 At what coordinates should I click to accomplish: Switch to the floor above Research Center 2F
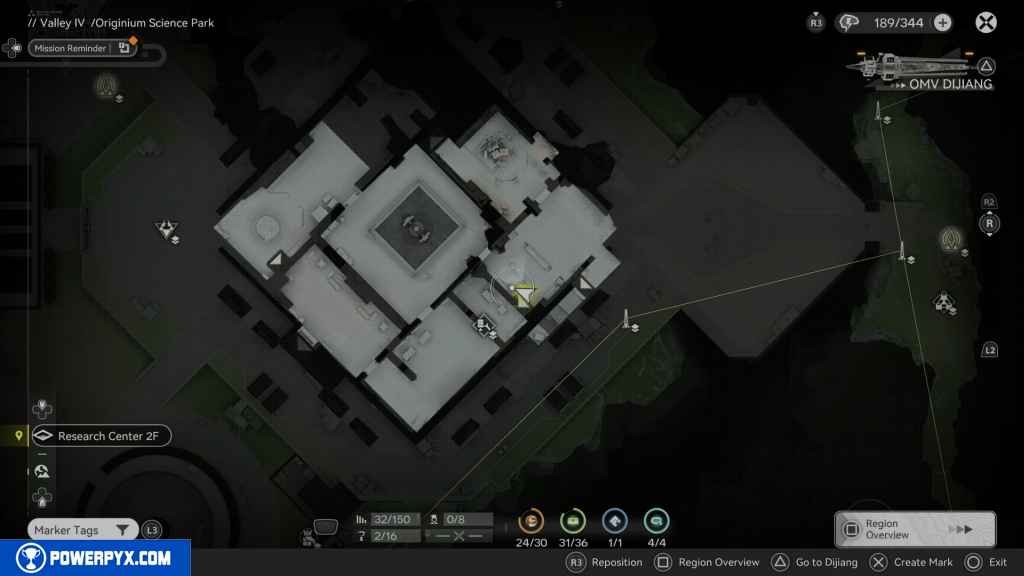click(42, 409)
